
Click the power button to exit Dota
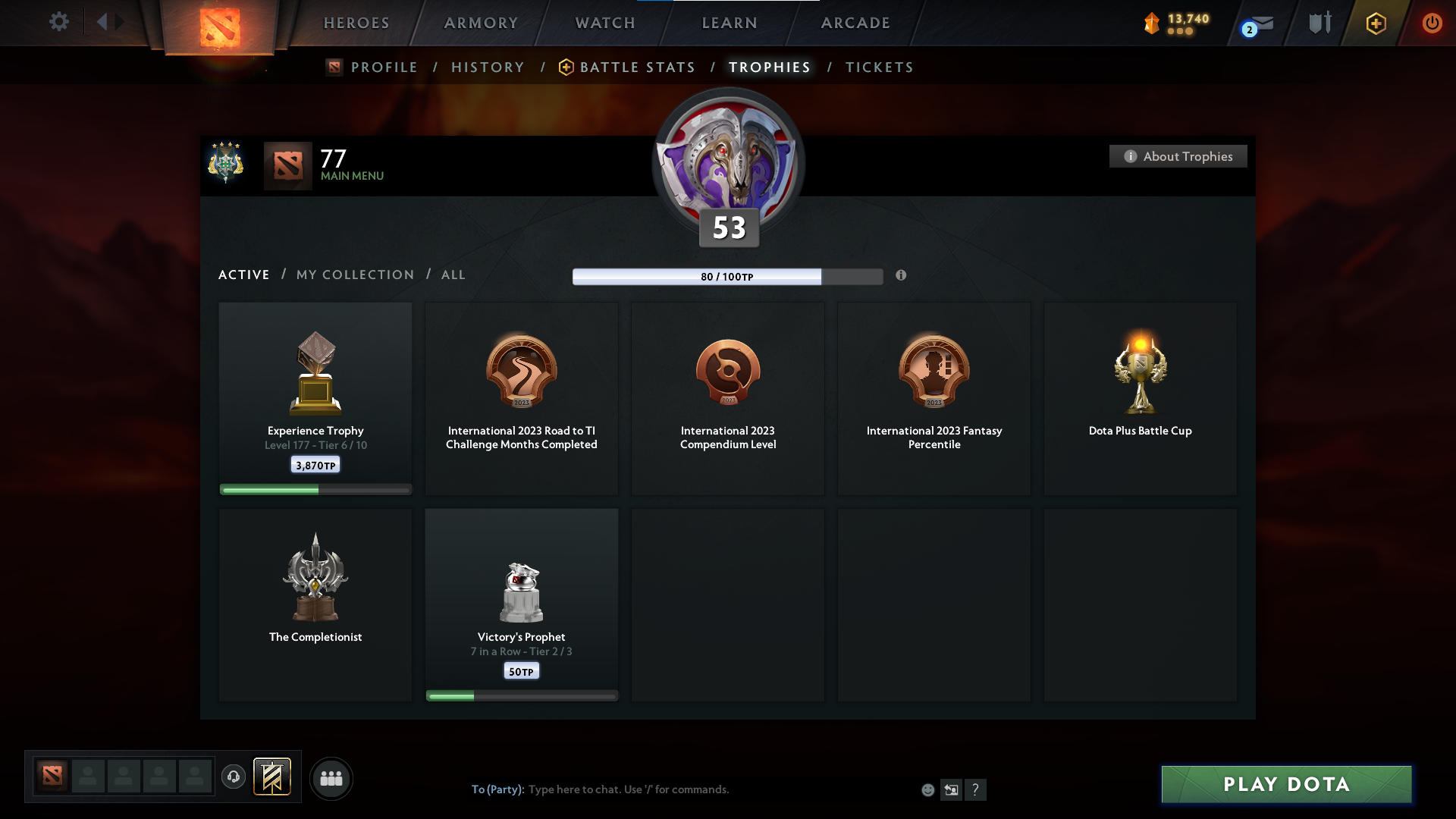(x=1432, y=23)
